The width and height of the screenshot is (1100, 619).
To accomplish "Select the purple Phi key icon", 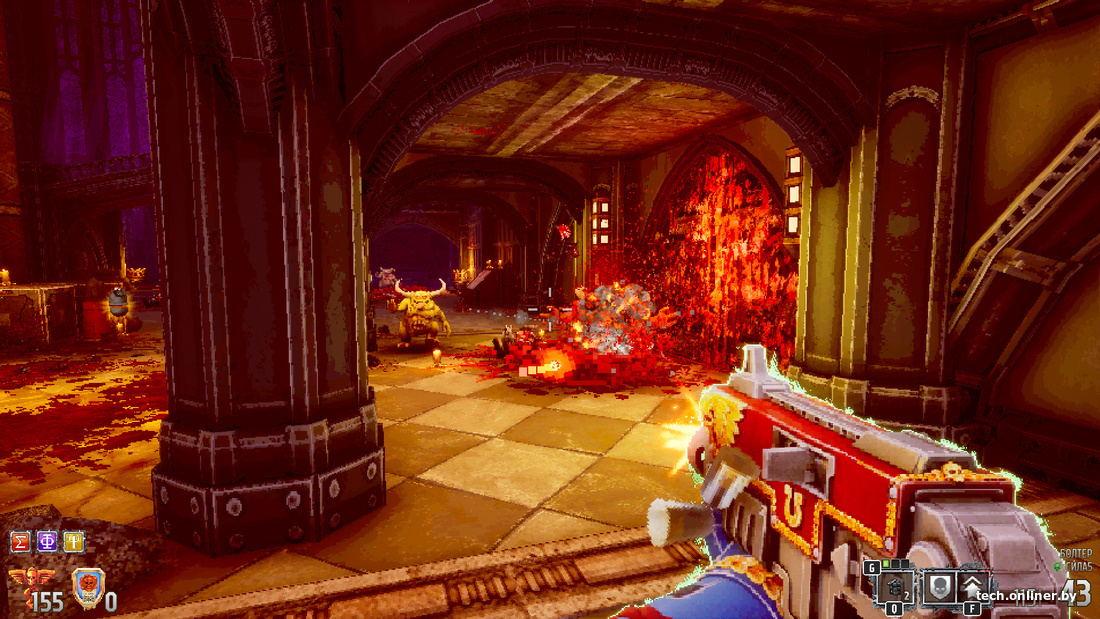I will pyautogui.click(x=47, y=542).
